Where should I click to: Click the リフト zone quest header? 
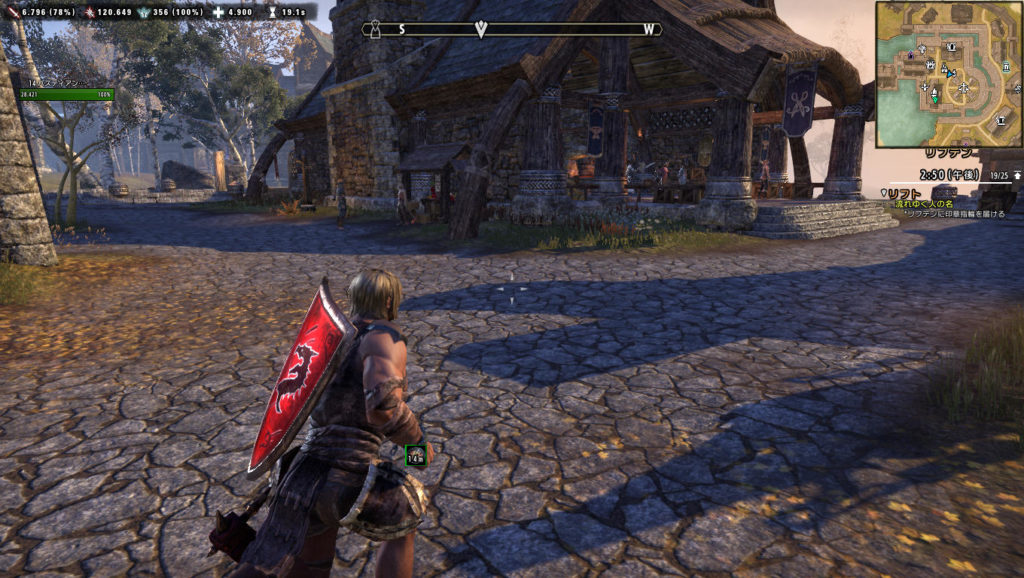[903, 193]
